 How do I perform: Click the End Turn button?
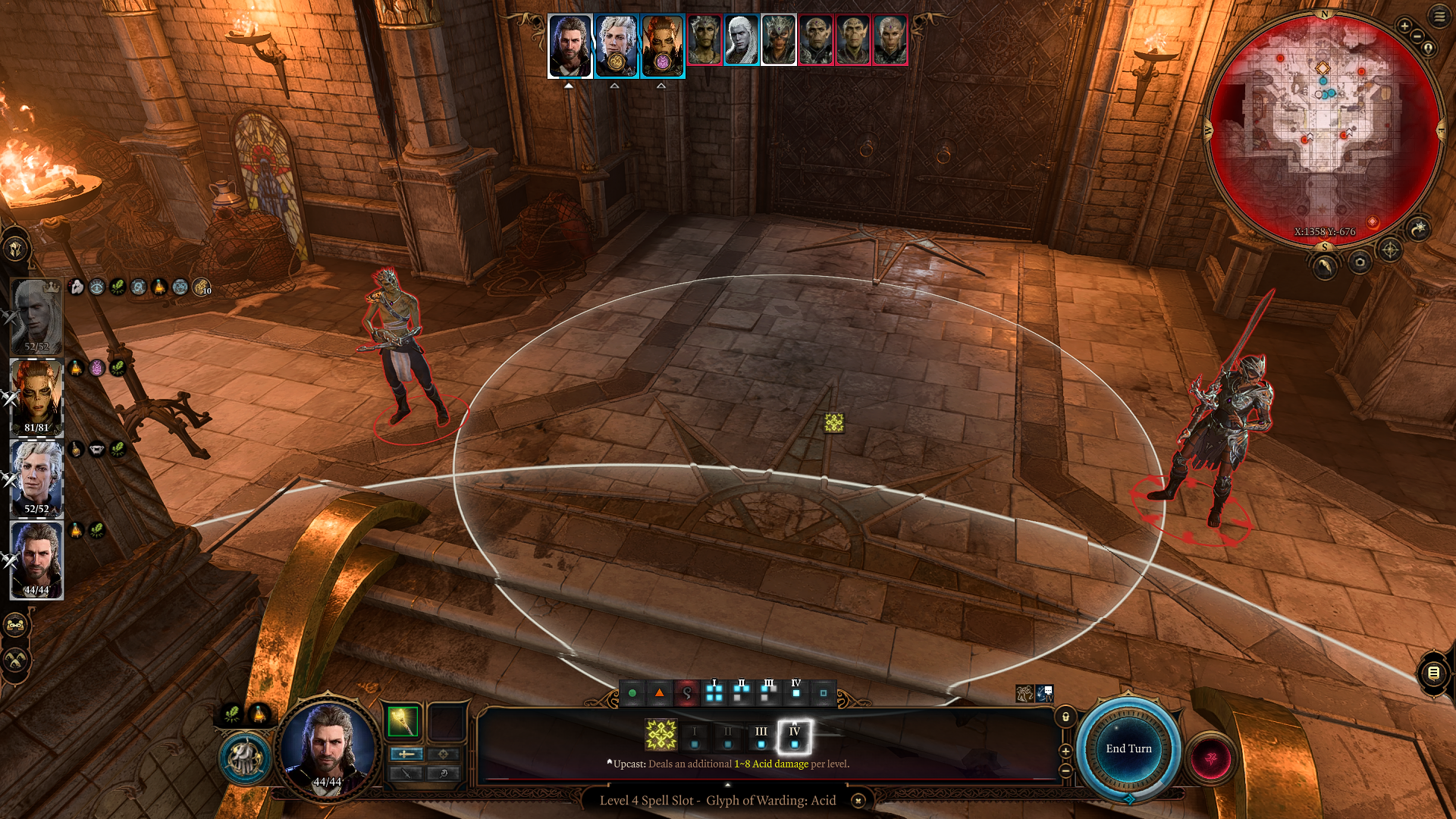[1128, 749]
